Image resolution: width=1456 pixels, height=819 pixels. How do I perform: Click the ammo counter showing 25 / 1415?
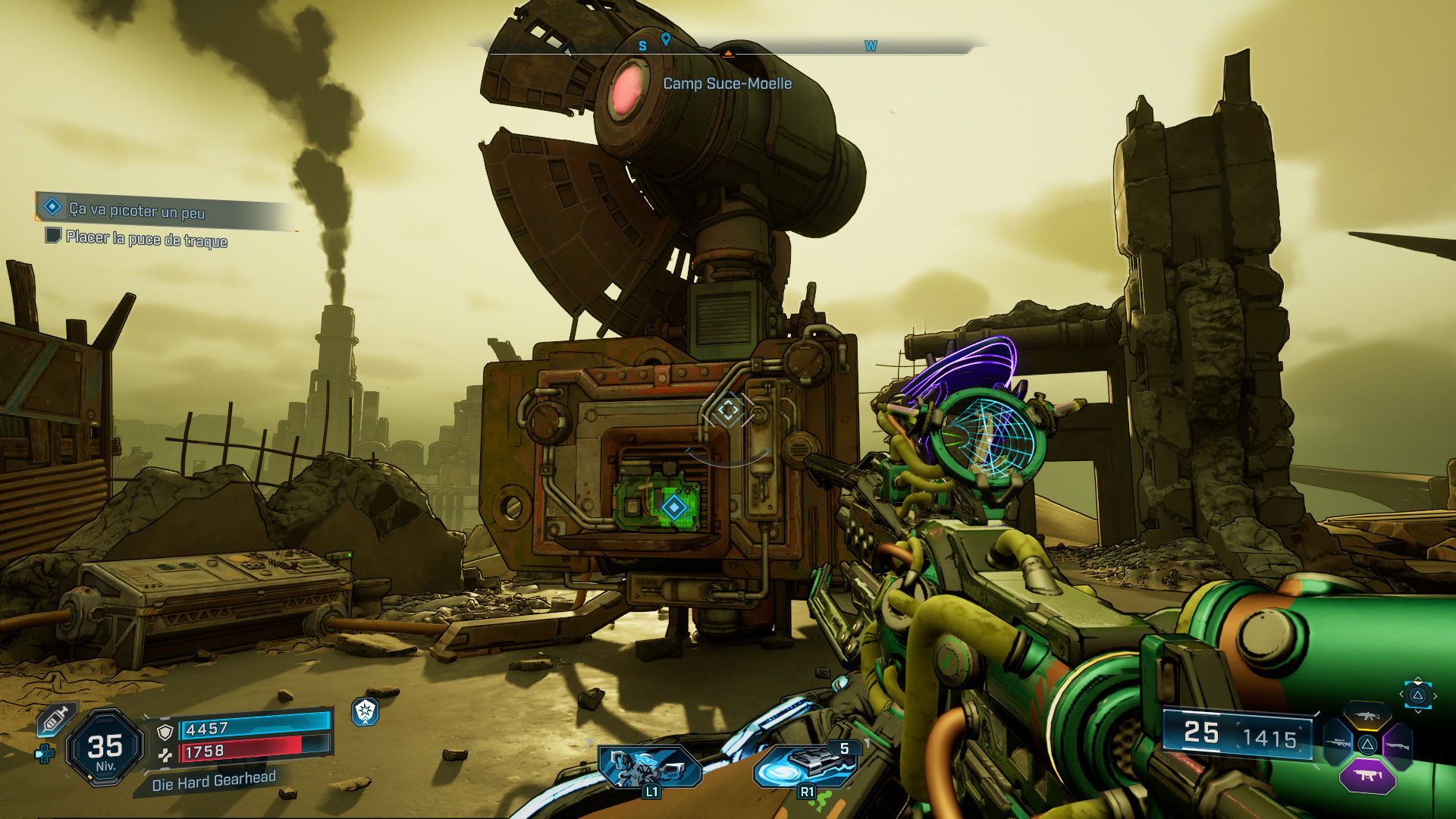[1240, 734]
